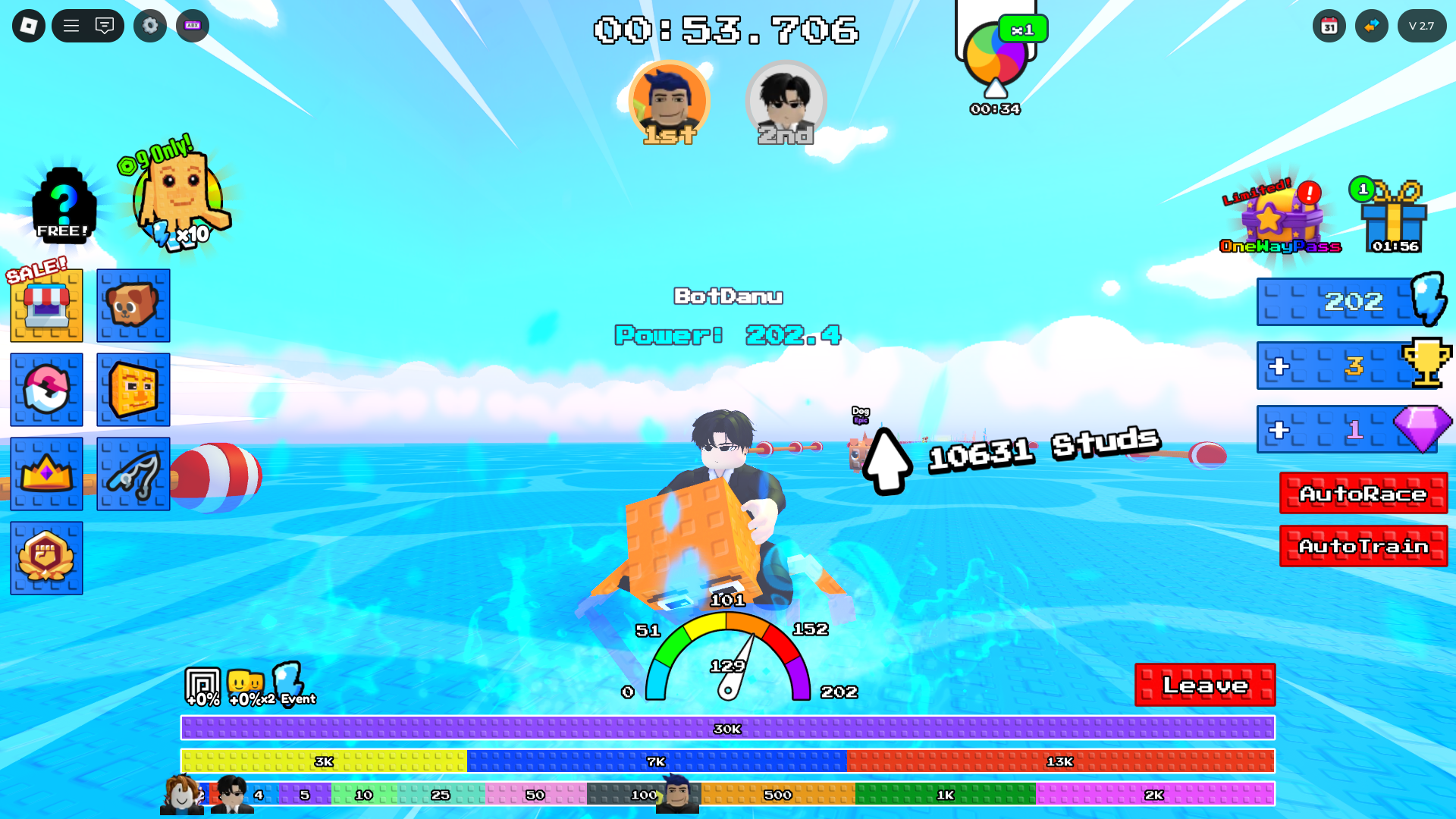Open the 9 Only pet offer
Image resolution: width=1456 pixels, height=819 pixels.
(x=179, y=199)
